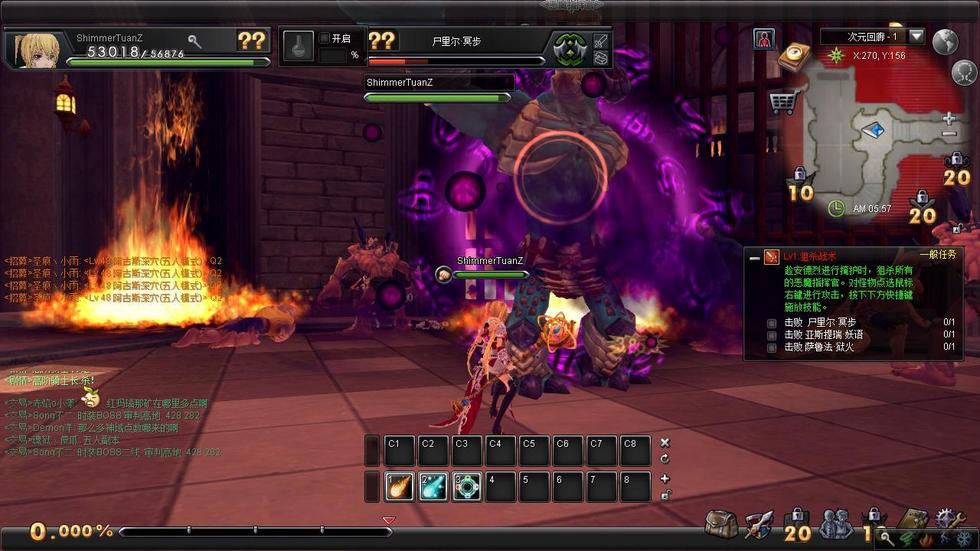Viewport: 980px width, 551px height.
Task: Open the compass book icon beside the minimap
Action: click(795, 54)
